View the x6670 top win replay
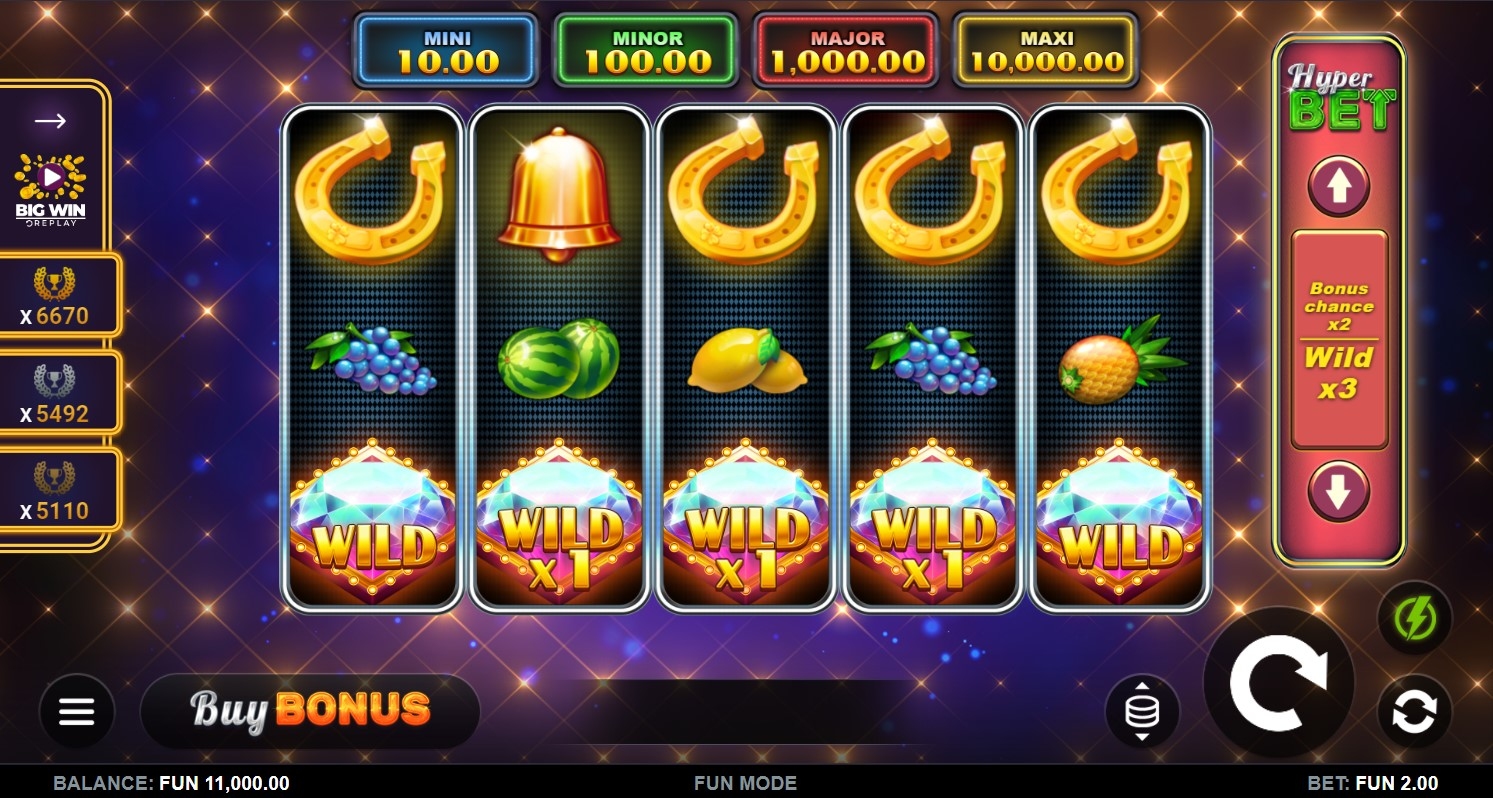 click(x=56, y=298)
